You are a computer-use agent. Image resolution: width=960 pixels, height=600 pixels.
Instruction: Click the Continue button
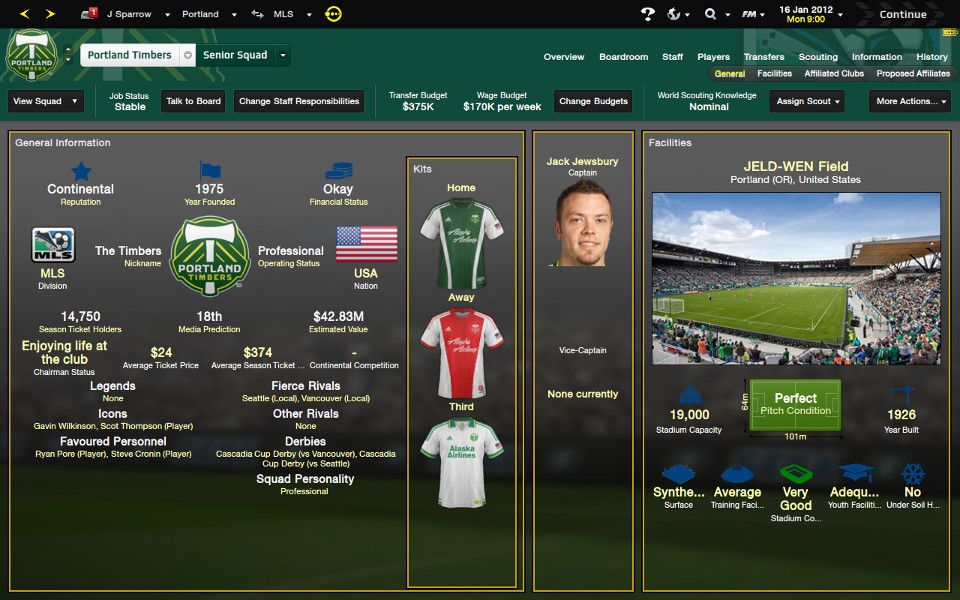pos(902,14)
